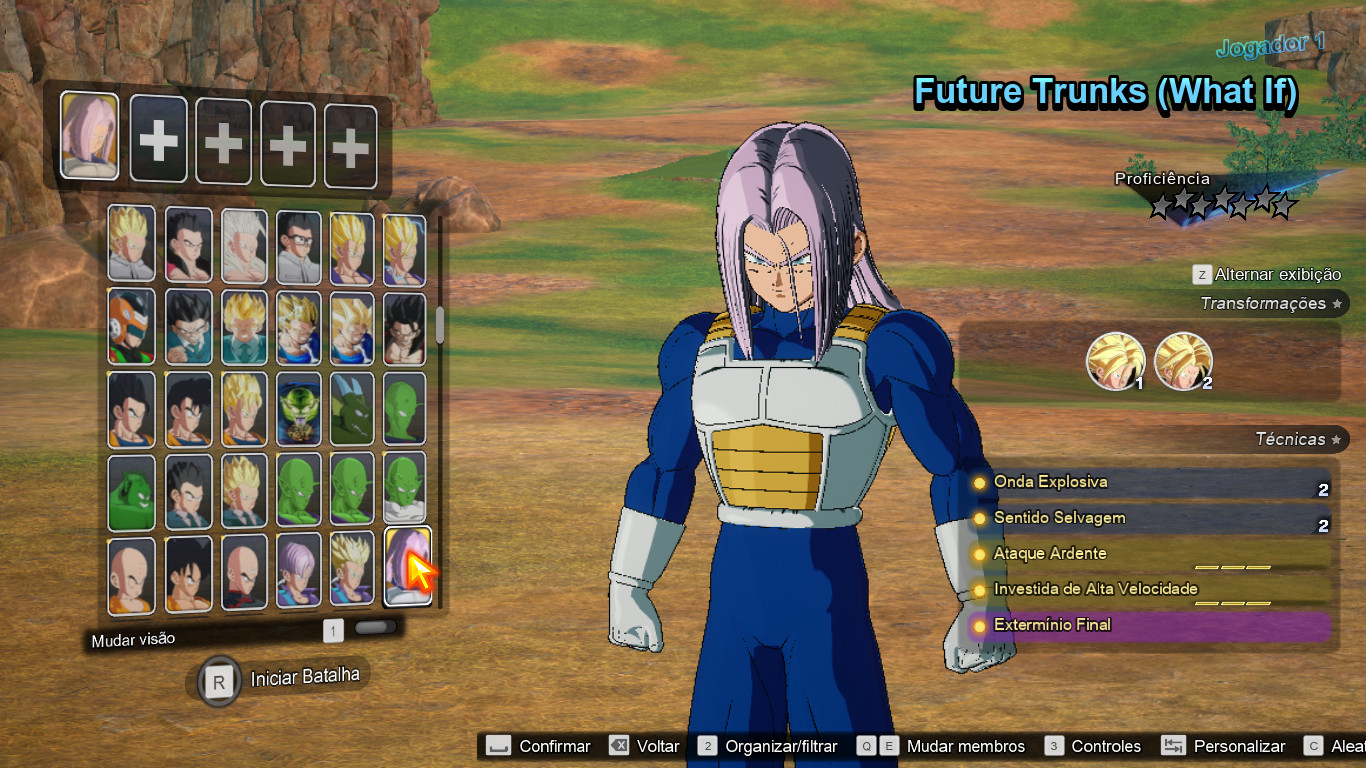The height and width of the screenshot is (768, 1366).
Task: Choose transformation icon number 2
Action: click(1183, 361)
